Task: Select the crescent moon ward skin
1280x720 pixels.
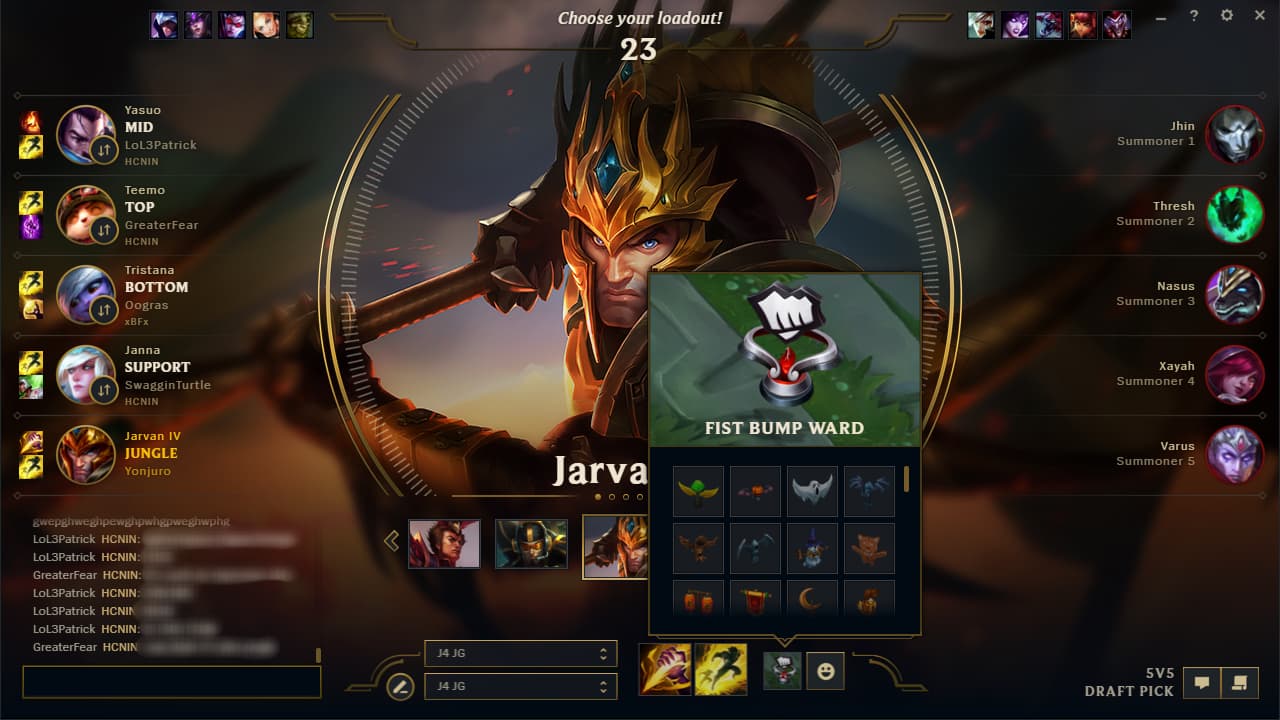Action: click(812, 601)
